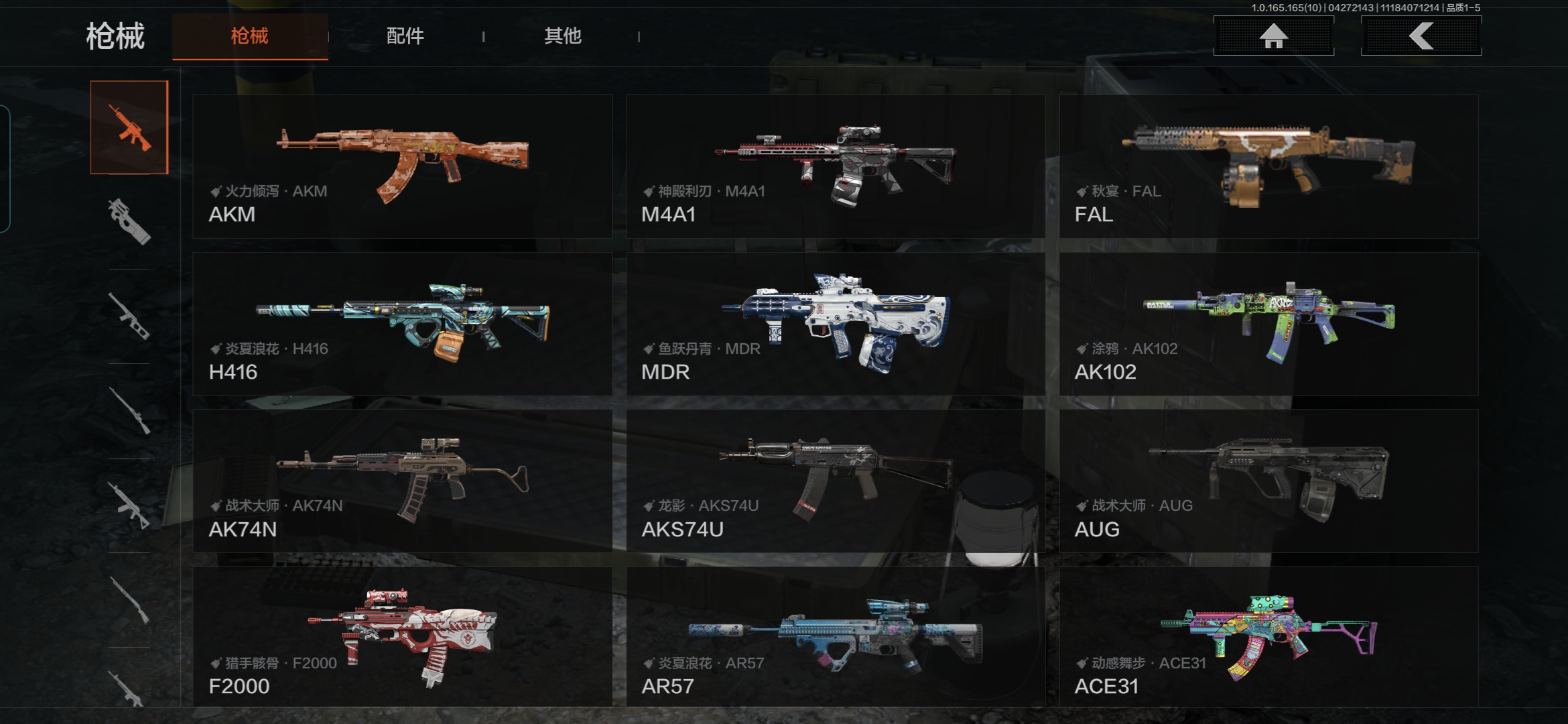Screen dimensions: 1568x724
Task: Open the FAL weapon card
Action: [x=1268, y=166]
